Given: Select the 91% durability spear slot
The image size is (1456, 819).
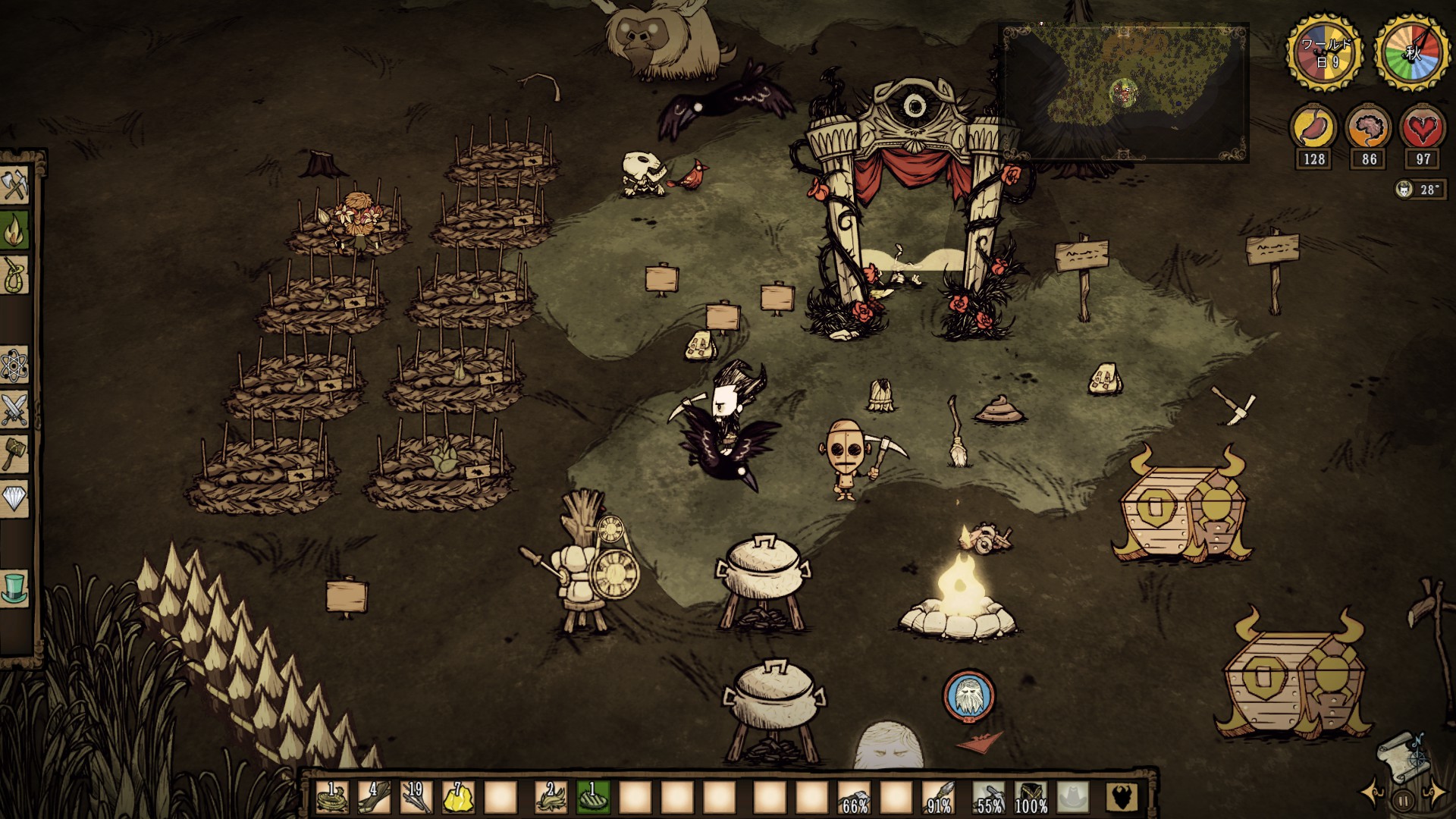Looking at the screenshot, I should click(x=937, y=798).
